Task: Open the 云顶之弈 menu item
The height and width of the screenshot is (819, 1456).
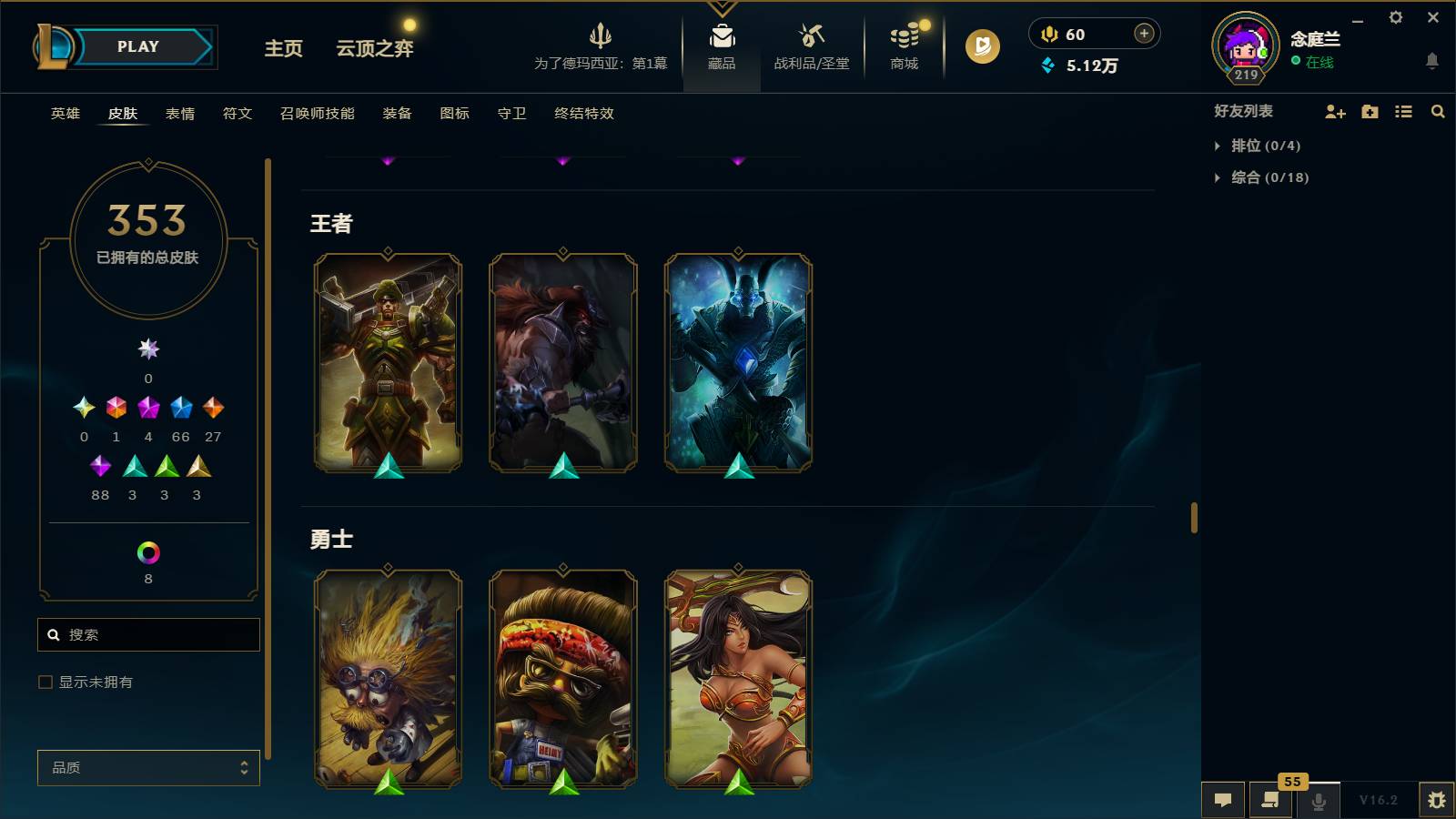Action: [x=375, y=49]
